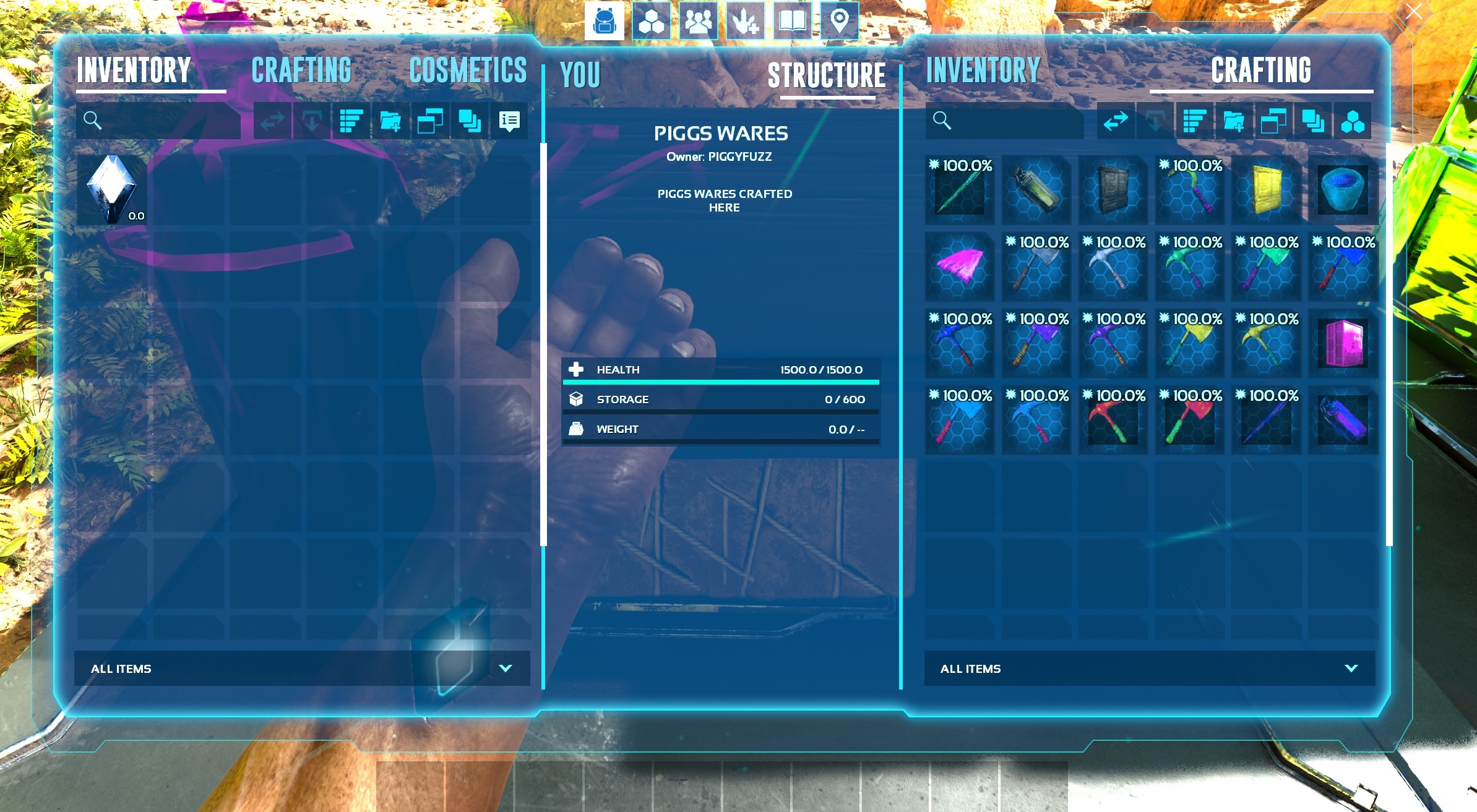
Task: Open the open-book notes icon at top
Action: pos(792,22)
